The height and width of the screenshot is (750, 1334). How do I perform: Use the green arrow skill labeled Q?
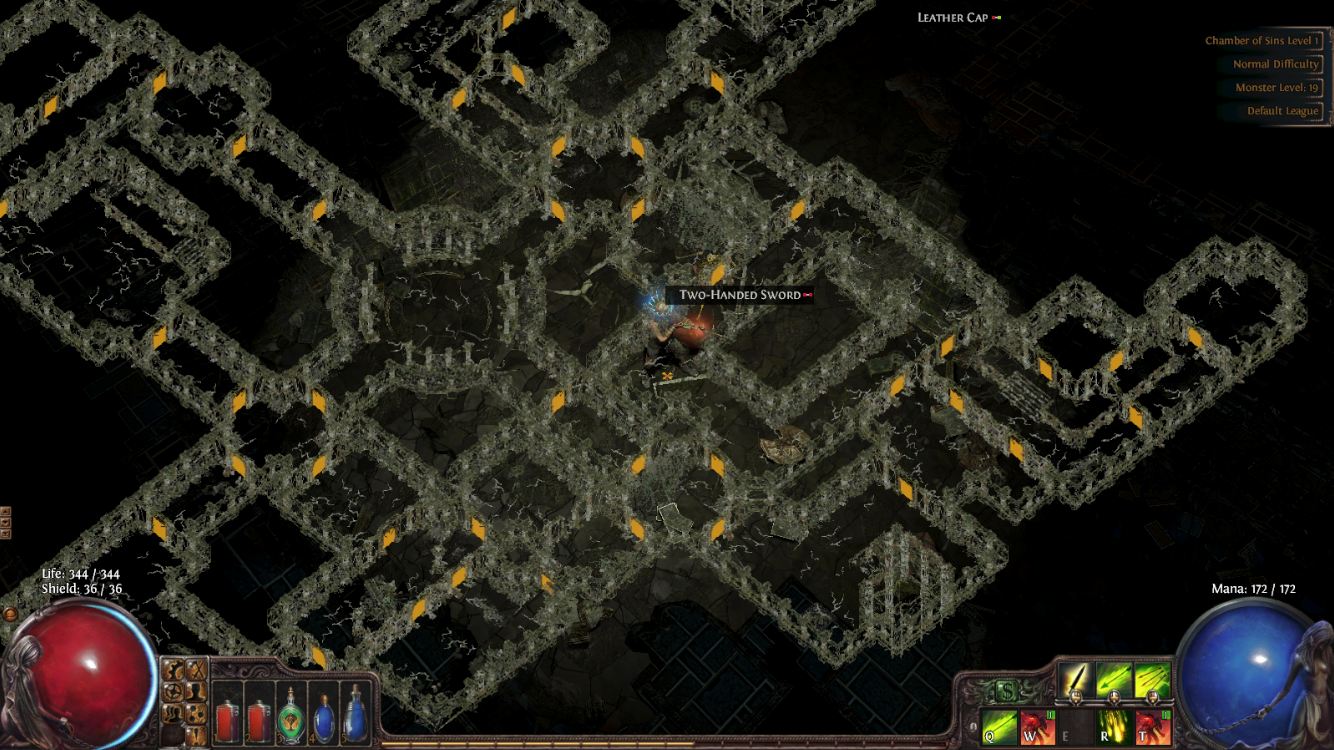(x=999, y=725)
